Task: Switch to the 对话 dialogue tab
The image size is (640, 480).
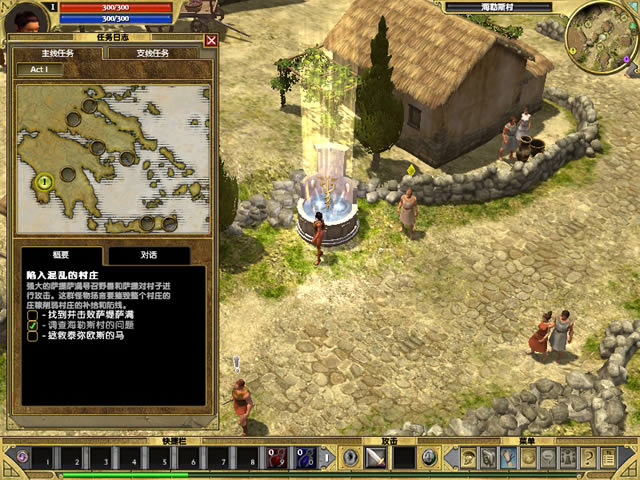Action: coord(147,256)
